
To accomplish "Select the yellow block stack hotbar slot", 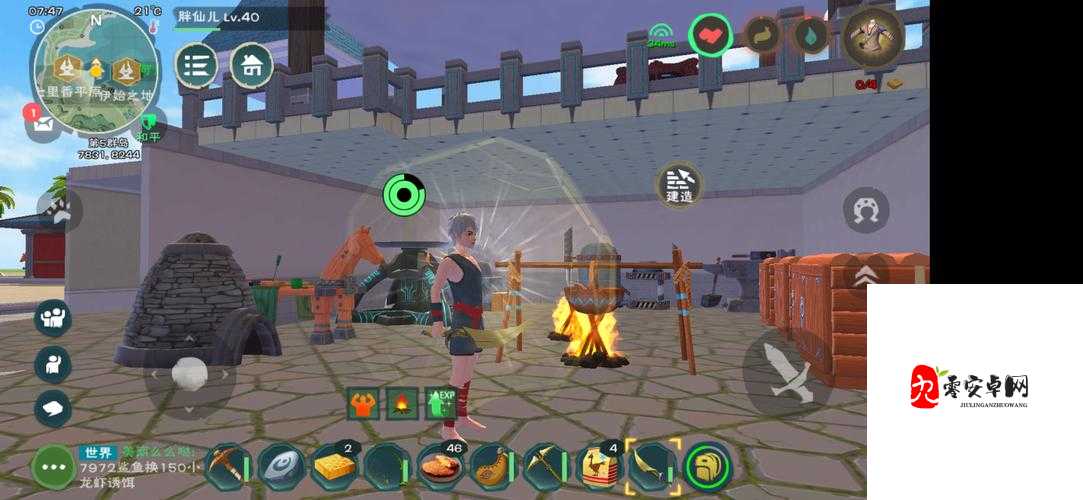I will point(334,466).
